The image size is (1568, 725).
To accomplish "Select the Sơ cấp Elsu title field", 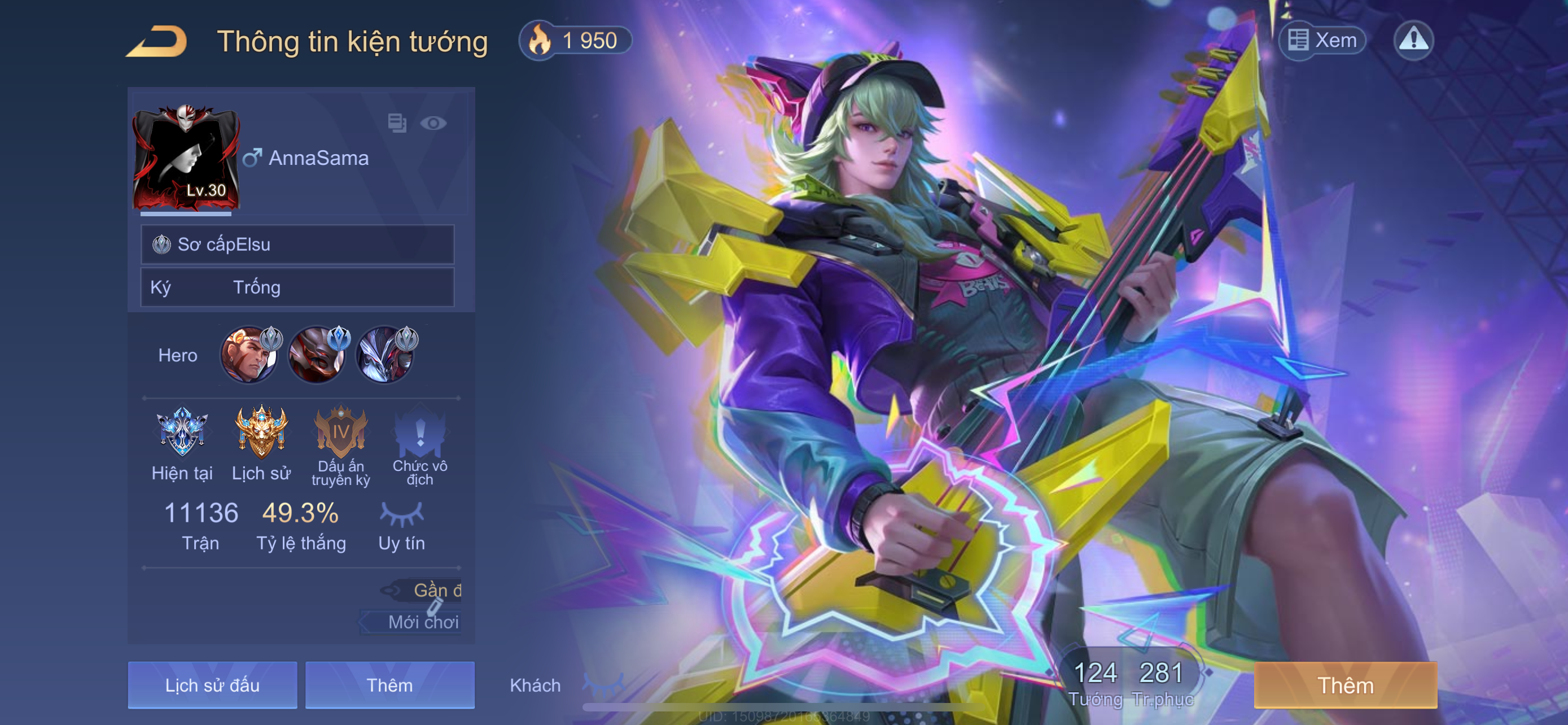I will click(x=297, y=244).
